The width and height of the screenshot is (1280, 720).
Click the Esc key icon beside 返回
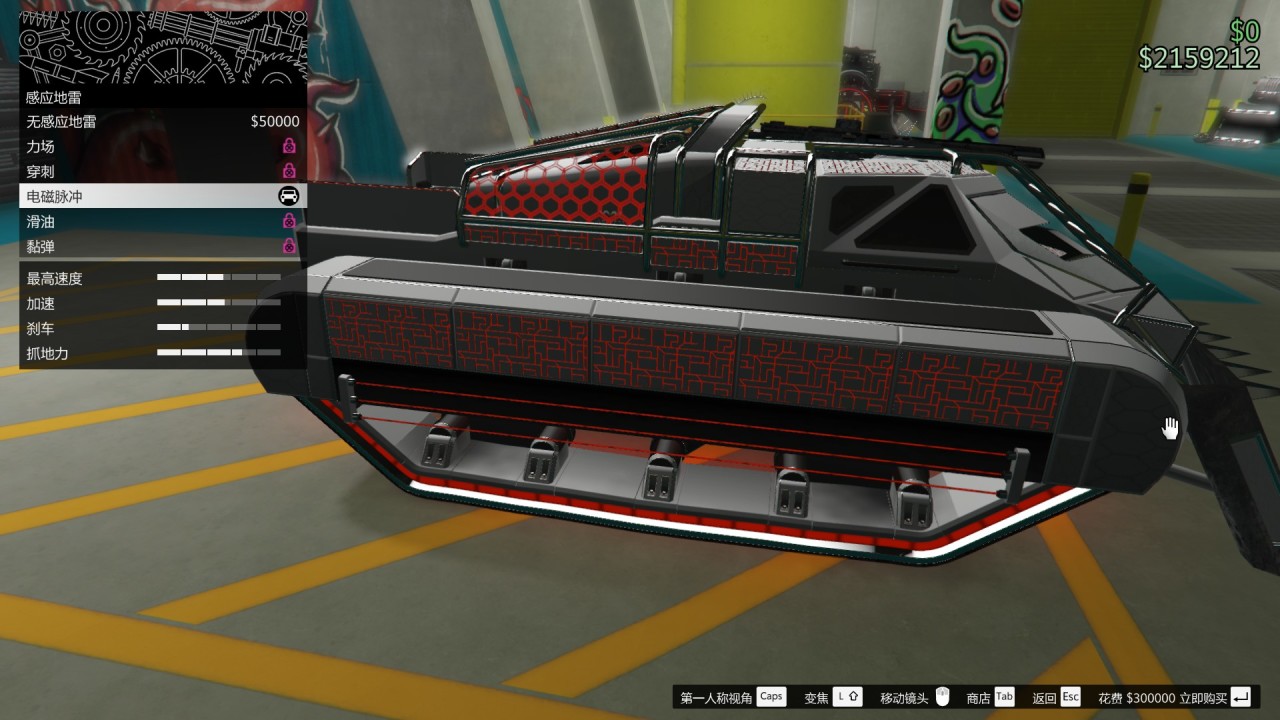click(1069, 697)
